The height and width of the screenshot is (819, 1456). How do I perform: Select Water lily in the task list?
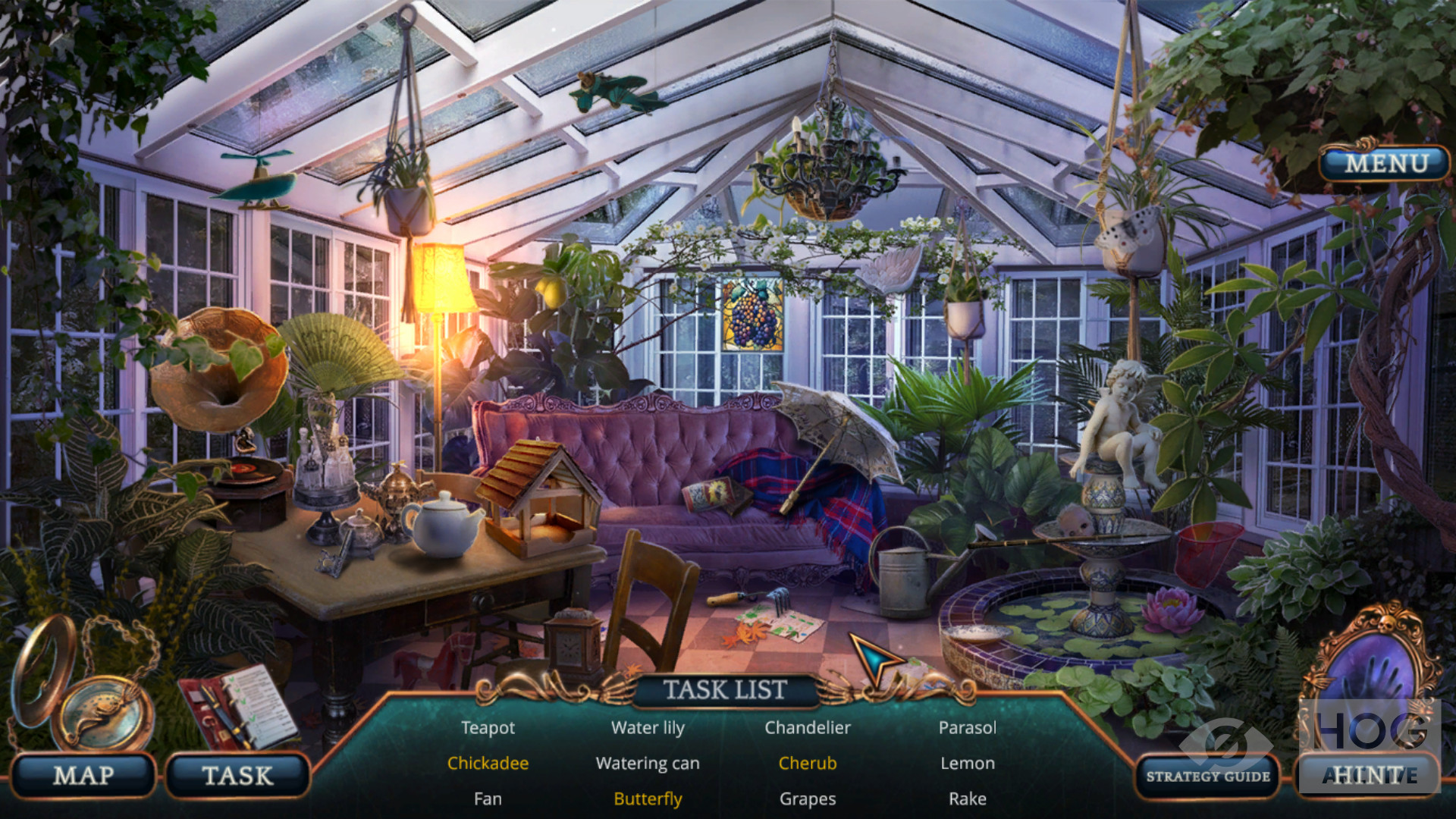point(648,728)
